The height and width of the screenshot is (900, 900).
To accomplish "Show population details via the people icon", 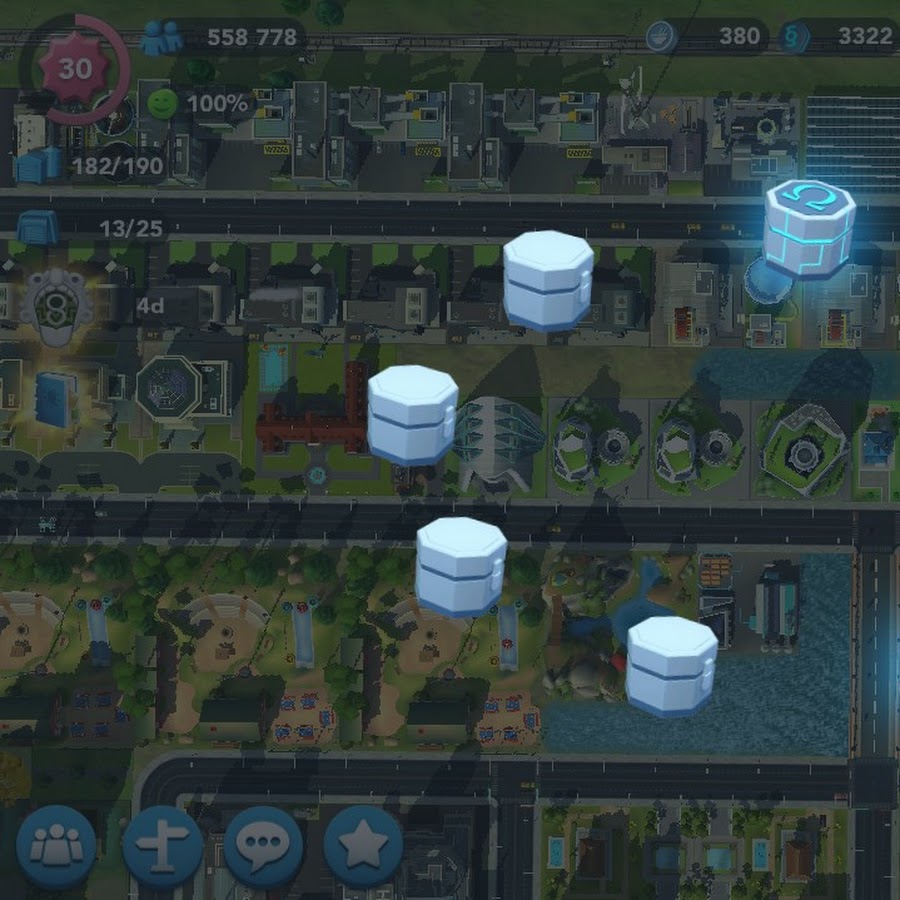I will (161, 38).
